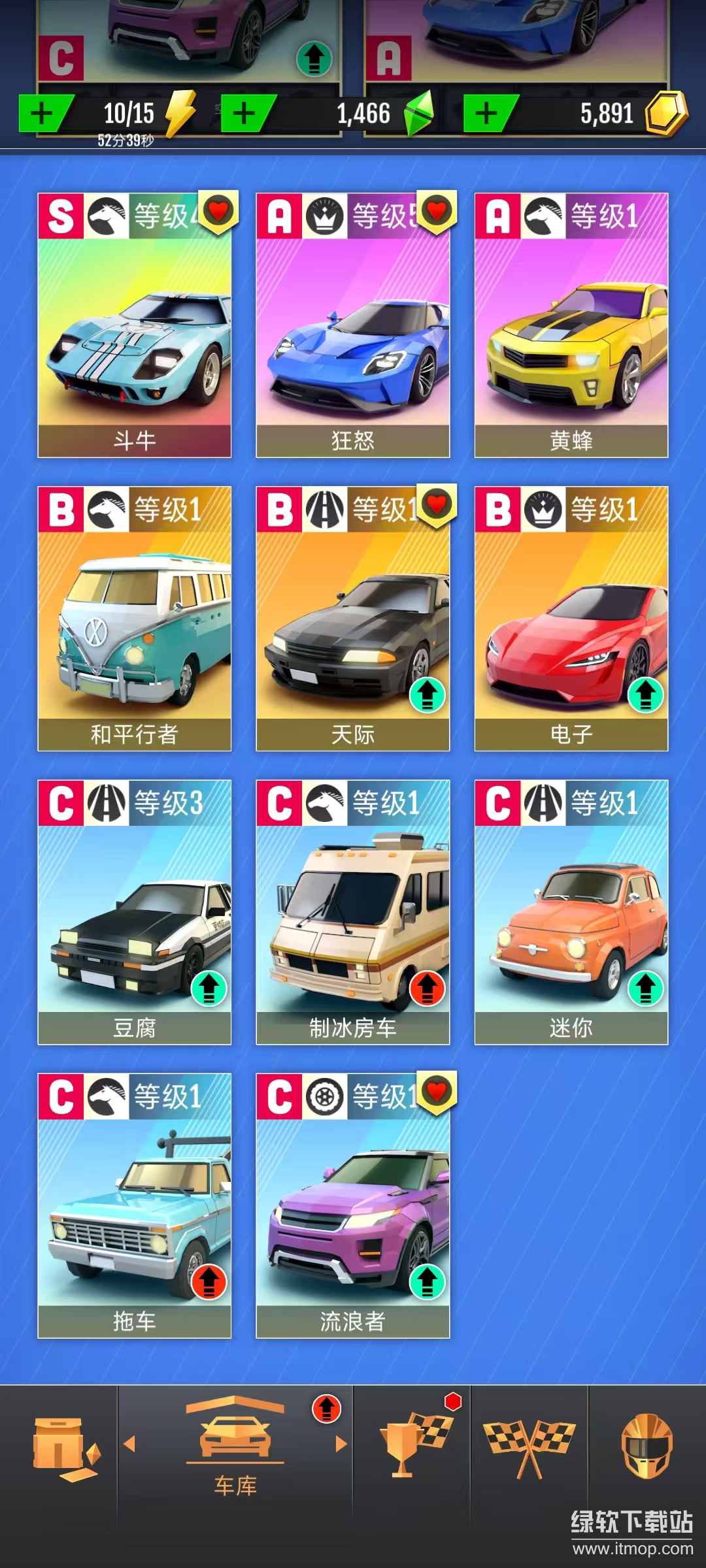The height and width of the screenshot is (1568, 706).
Task: Open the 制冰房车 RV card
Action: pos(353,911)
